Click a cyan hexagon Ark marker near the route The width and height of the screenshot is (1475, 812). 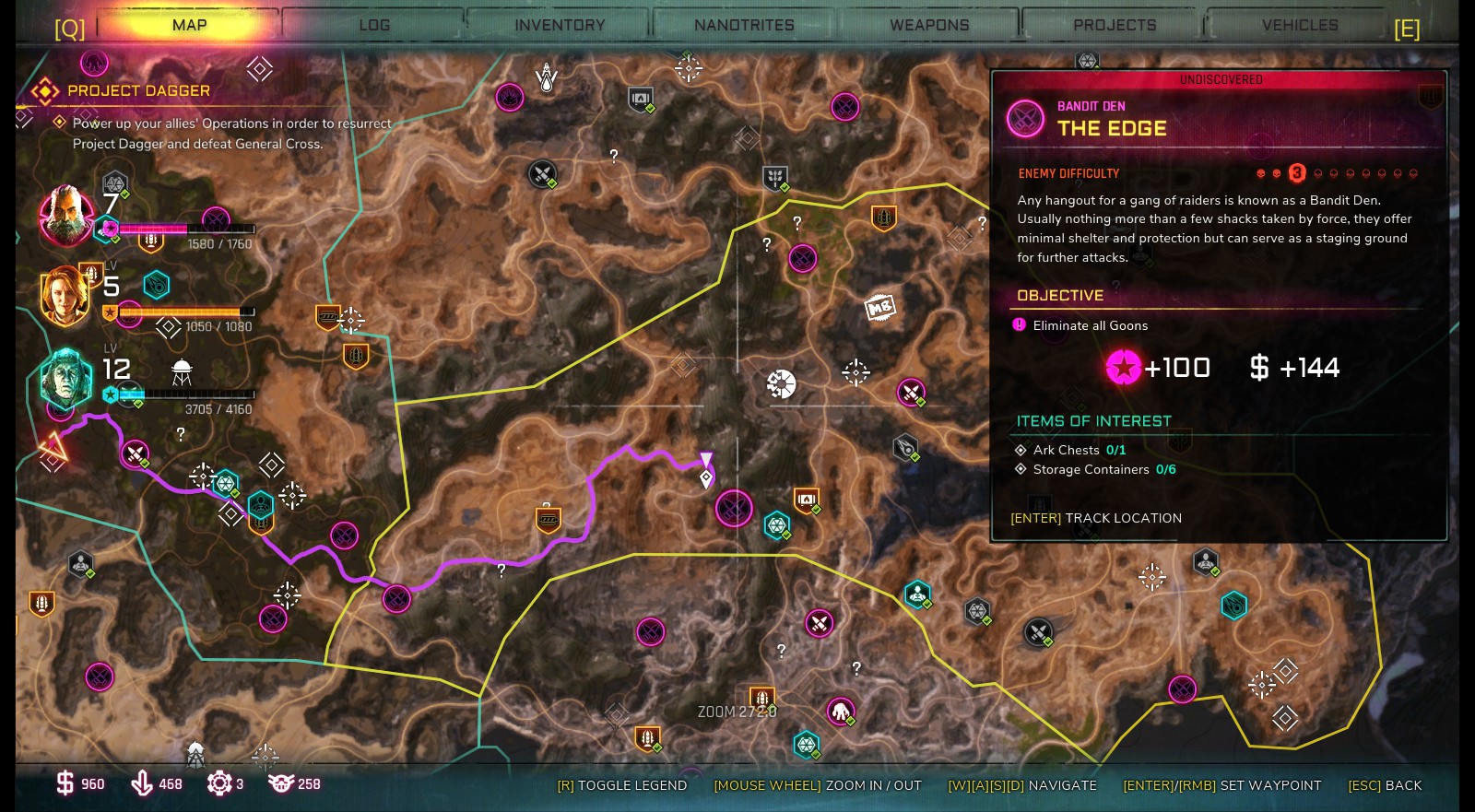224,482
